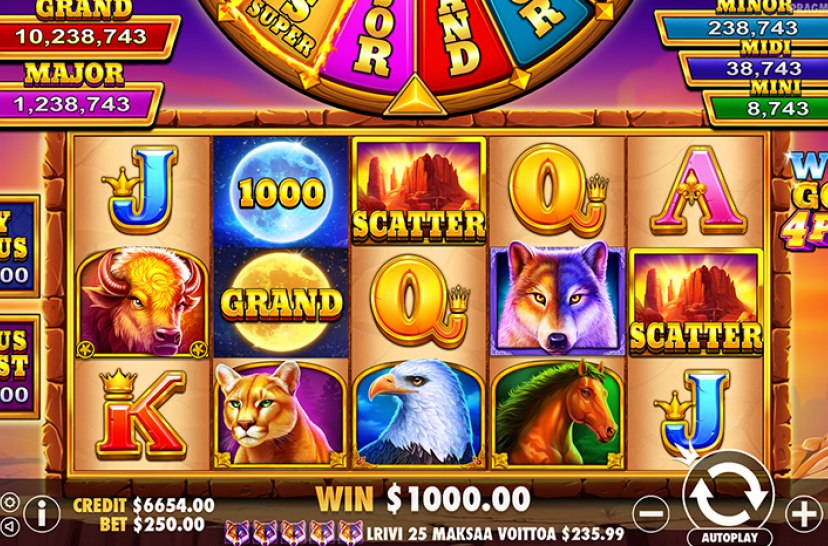Open the game info paytable
The width and height of the screenshot is (828, 546).
tap(41, 514)
